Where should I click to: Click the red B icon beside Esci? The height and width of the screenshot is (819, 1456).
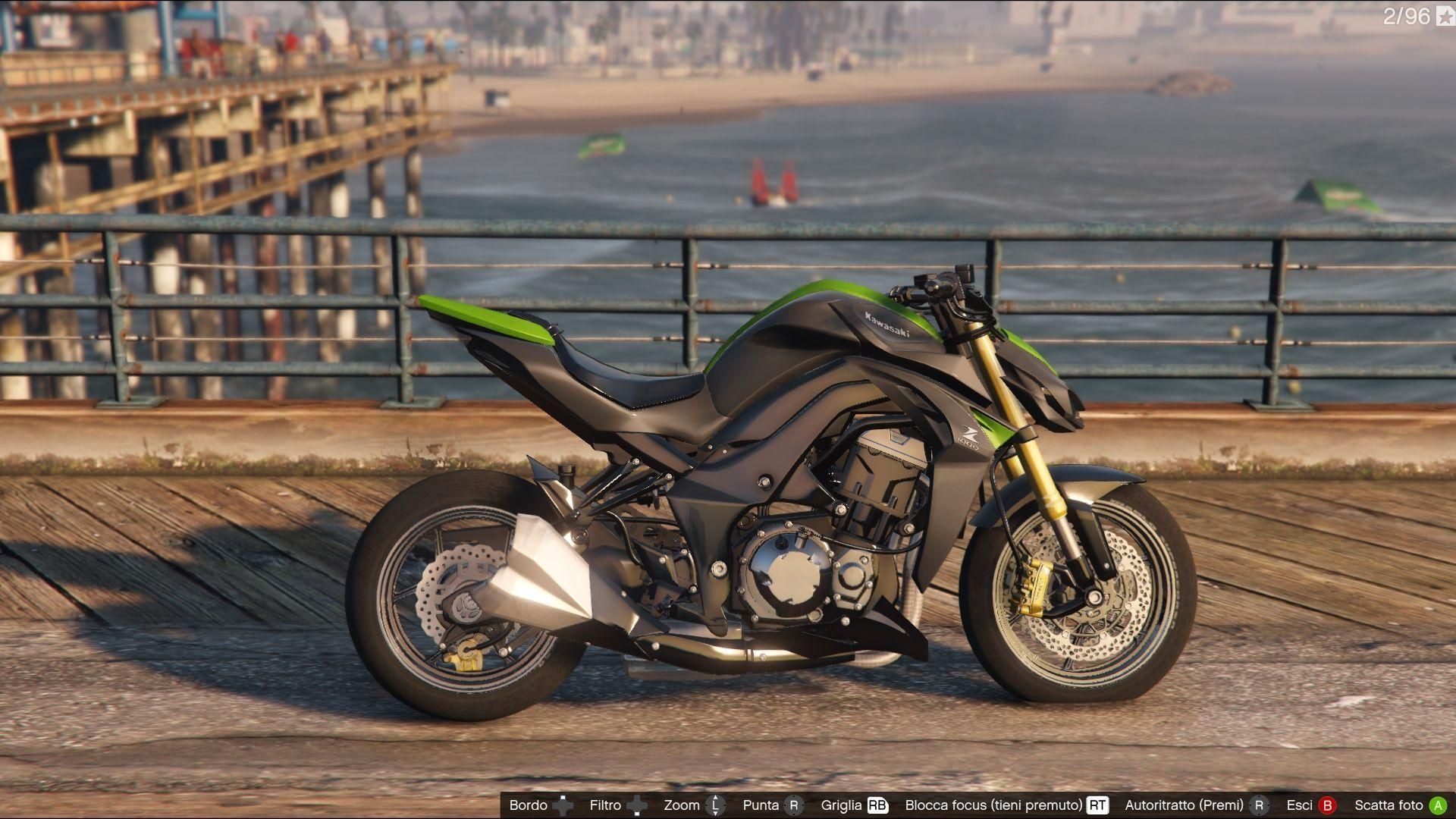click(1328, 805)
